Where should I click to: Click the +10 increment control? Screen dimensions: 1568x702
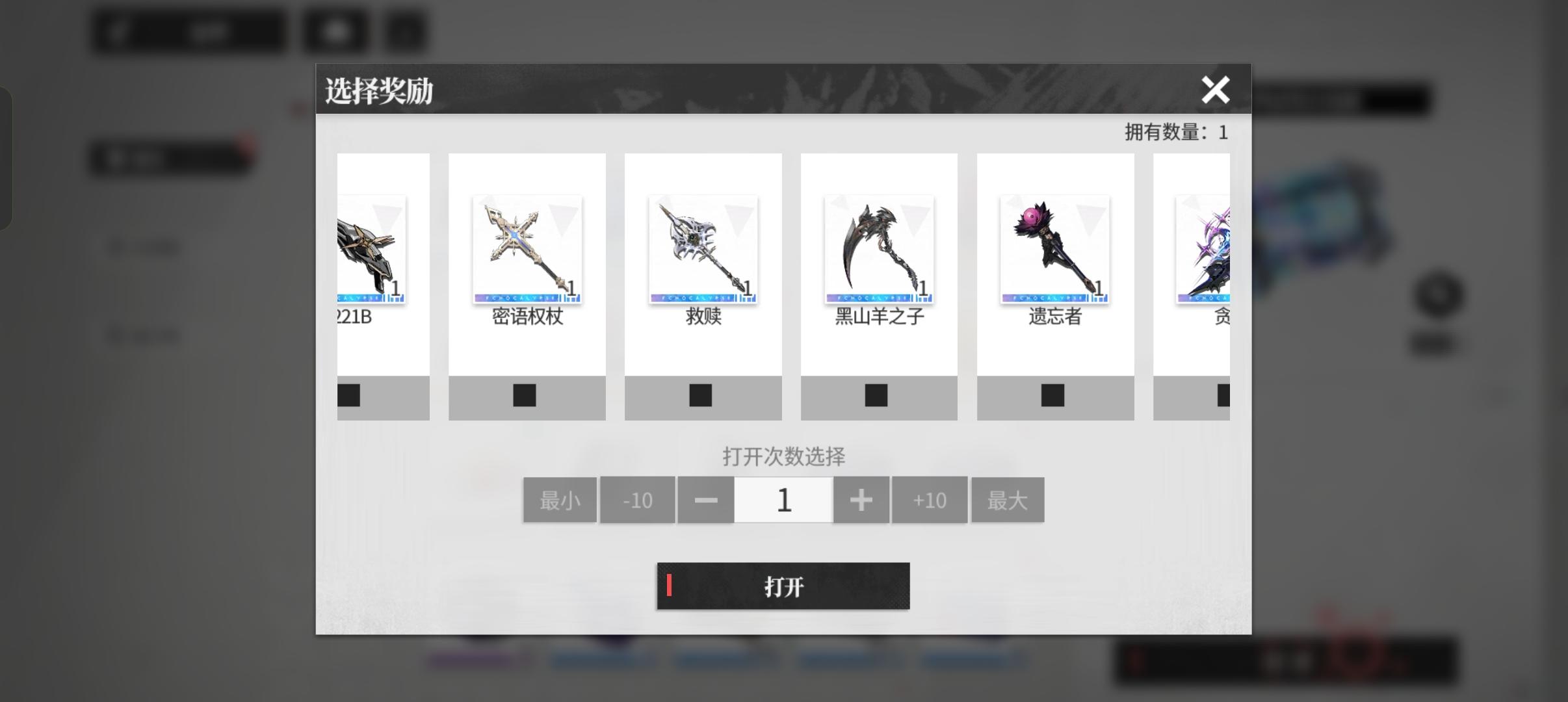pyautogui.click(x=930, y=499)
